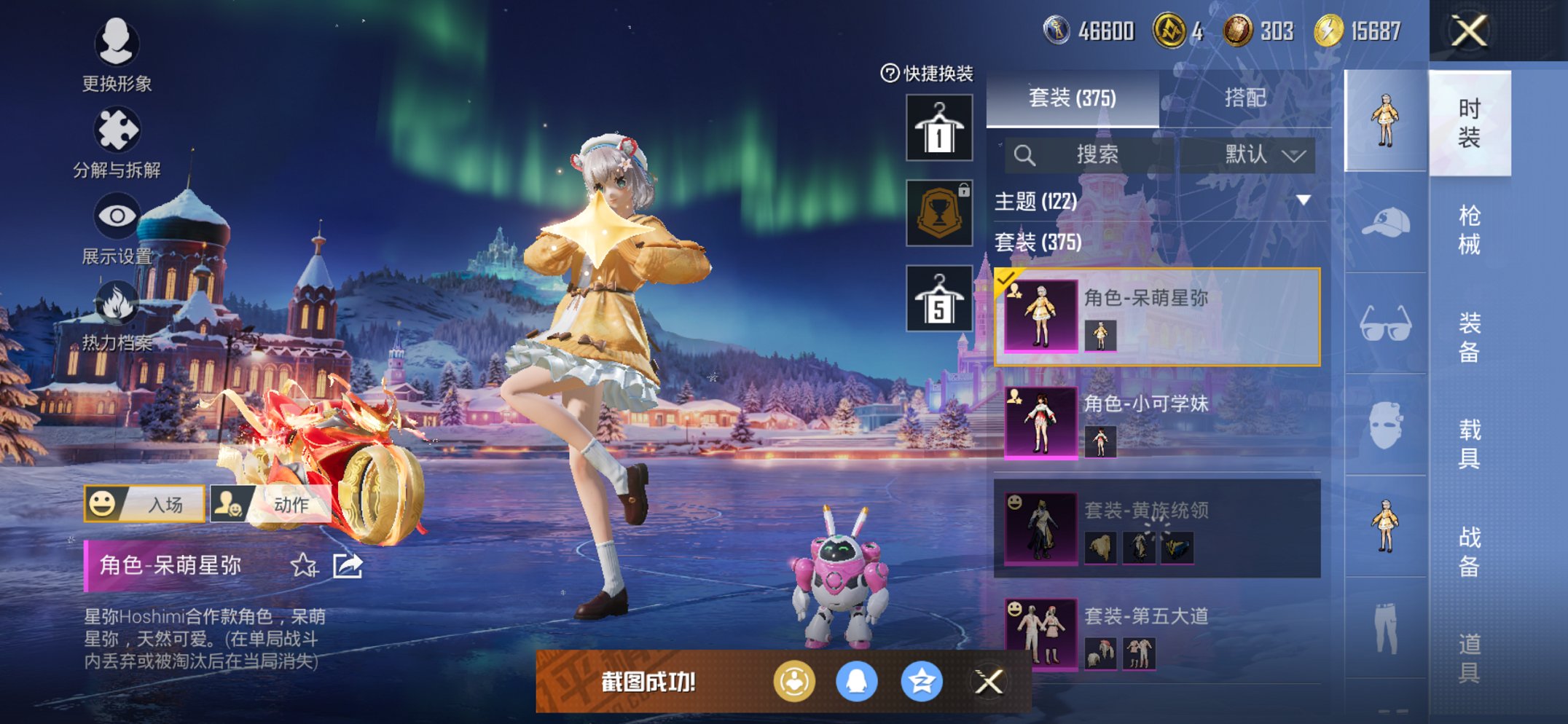Click the checkmark badge on the equipped outfit
The height and width of the screenshot is (724, 1568).
click(x=1006, y=279)
